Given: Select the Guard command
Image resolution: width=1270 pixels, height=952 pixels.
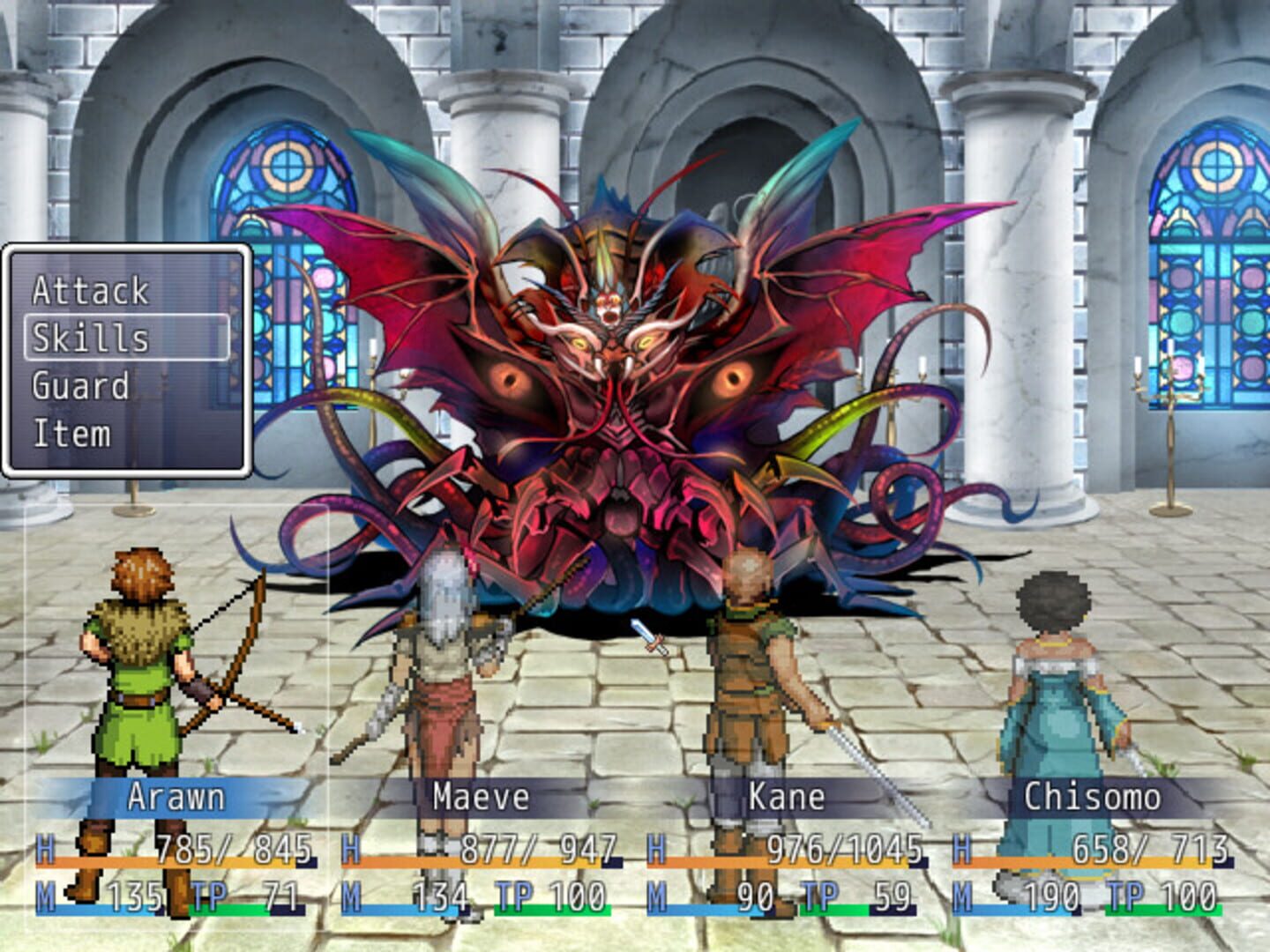Looking at the screenshot, I should point(82,385).
